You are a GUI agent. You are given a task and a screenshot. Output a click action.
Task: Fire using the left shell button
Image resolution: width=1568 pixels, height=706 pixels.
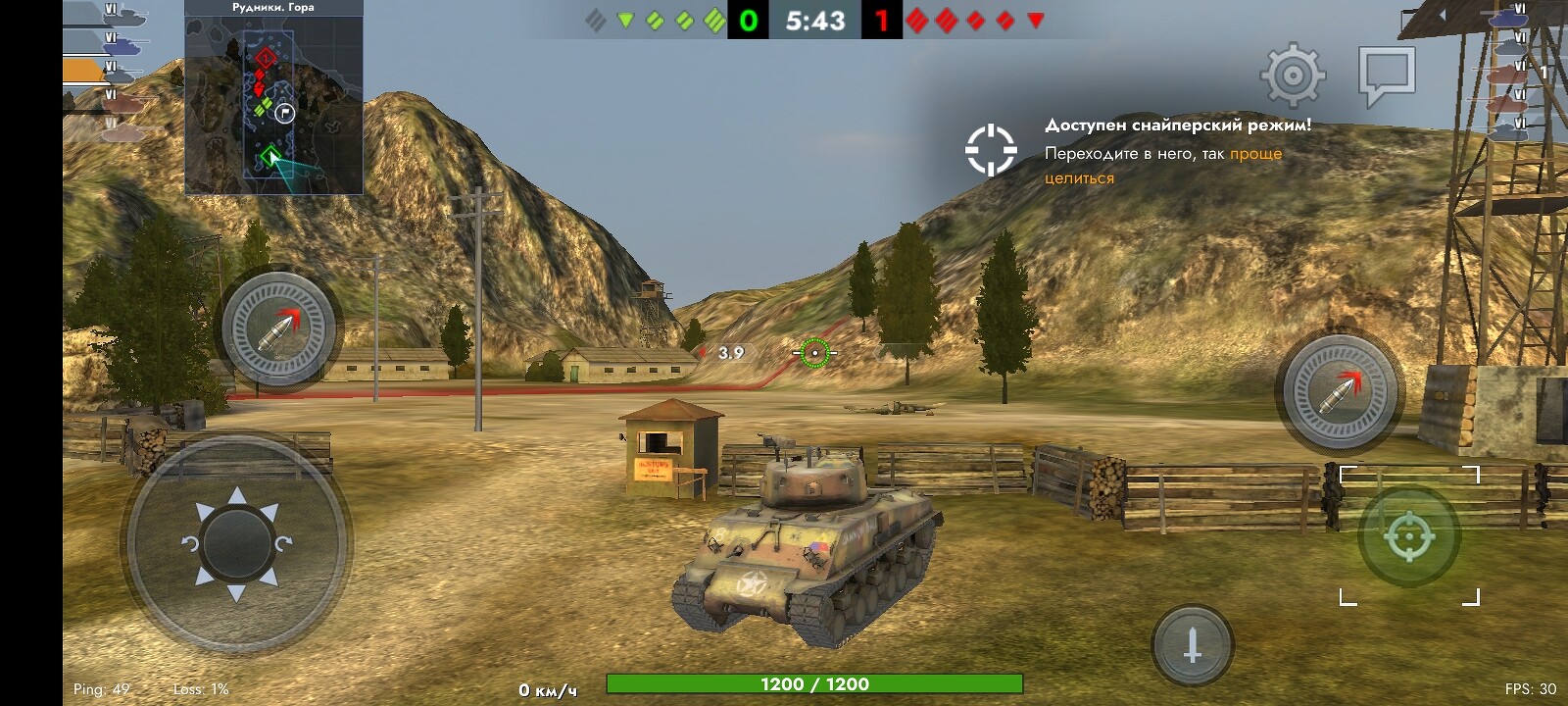coord(279,328)
